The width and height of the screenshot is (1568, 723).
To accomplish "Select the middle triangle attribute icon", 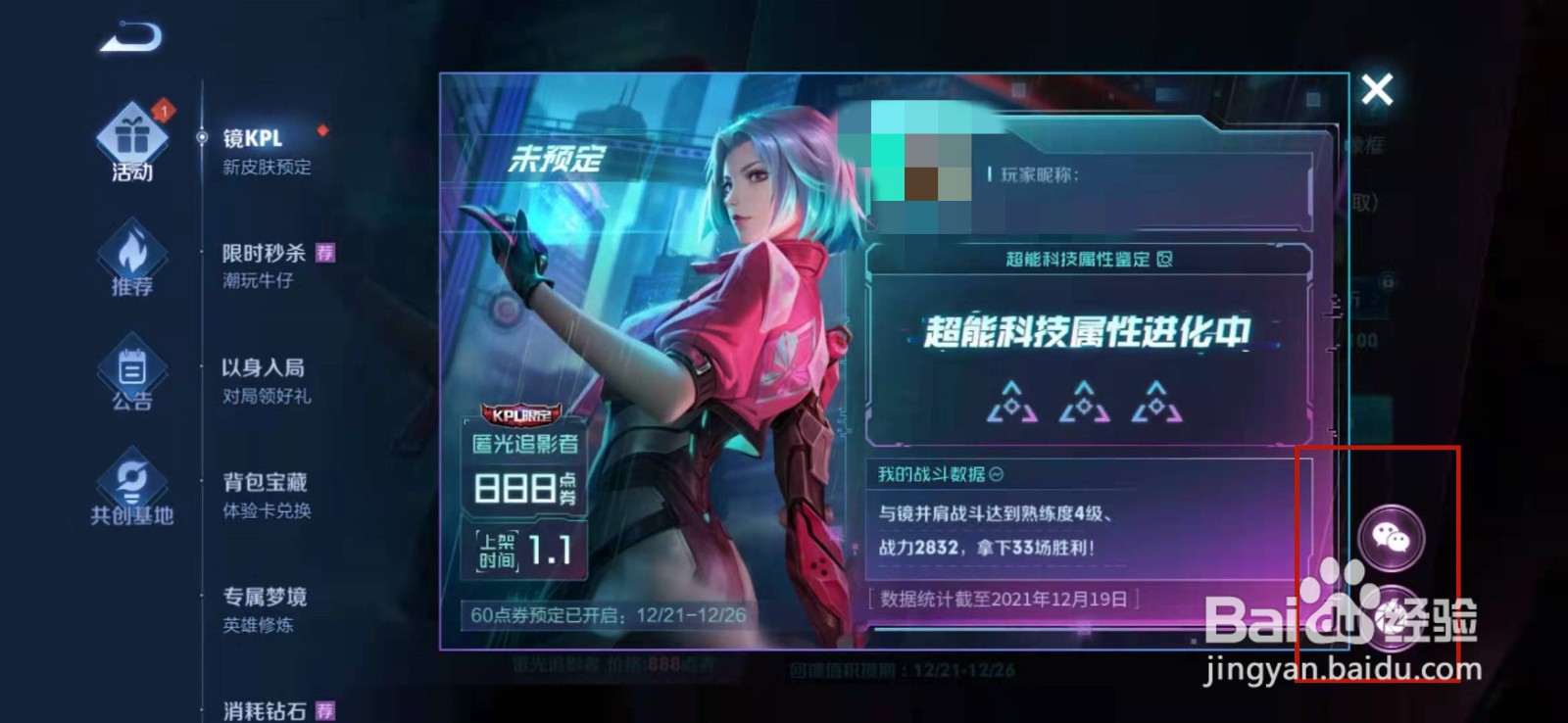I will 1083,402.
